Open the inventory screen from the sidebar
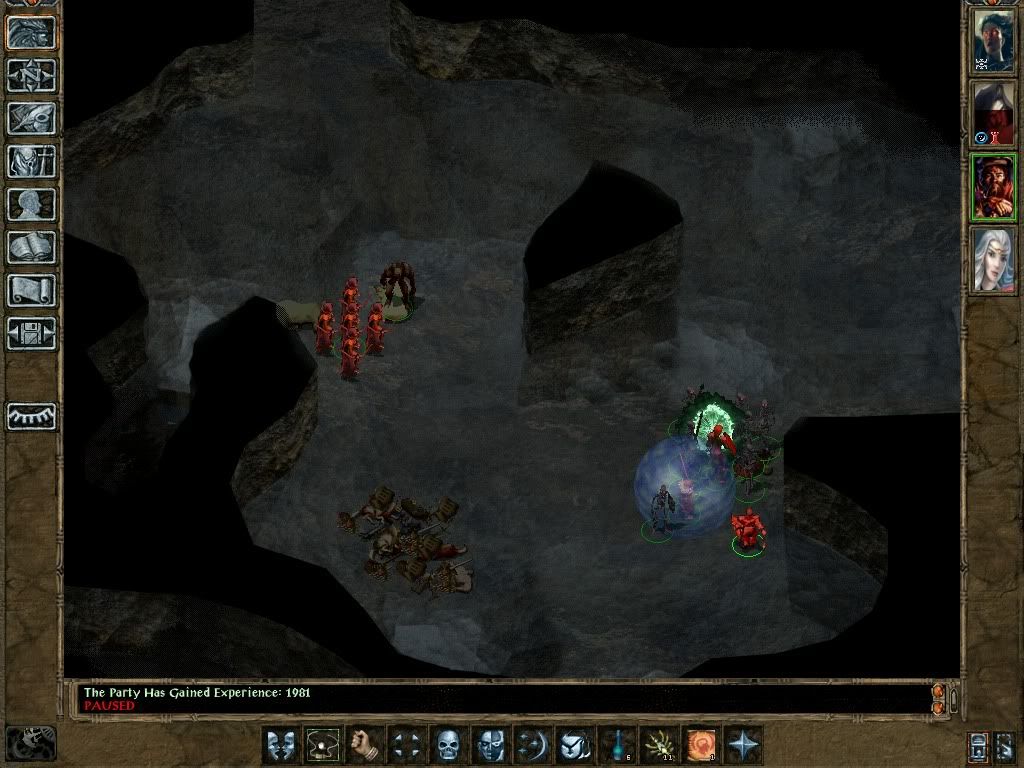 (x=32, y=160)
